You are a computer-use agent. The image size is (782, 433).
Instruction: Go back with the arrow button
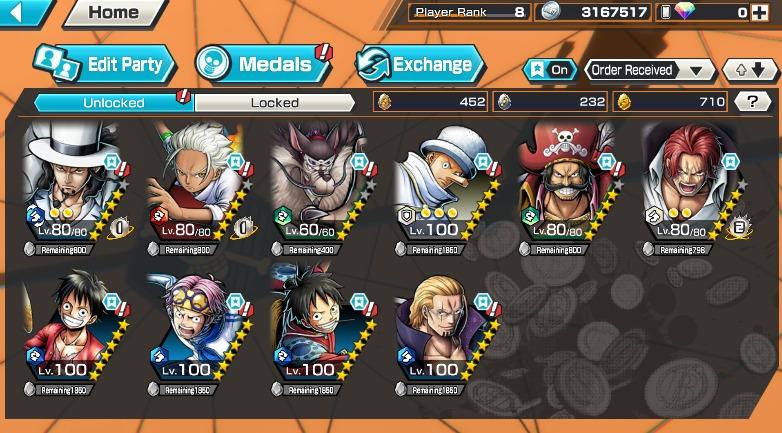coord(24,12)
